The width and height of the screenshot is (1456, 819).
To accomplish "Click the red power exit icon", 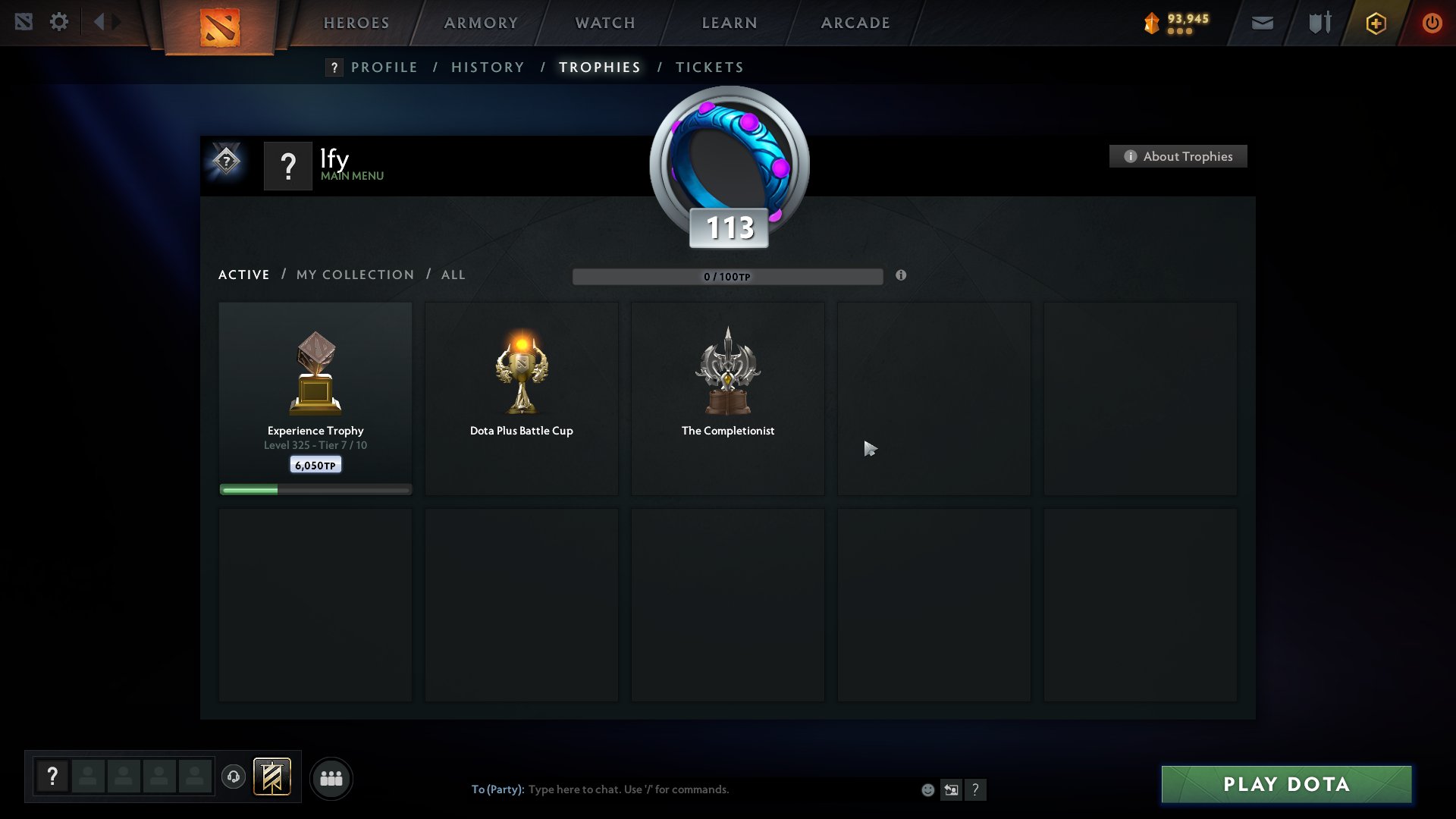I will pos(1432,23).
